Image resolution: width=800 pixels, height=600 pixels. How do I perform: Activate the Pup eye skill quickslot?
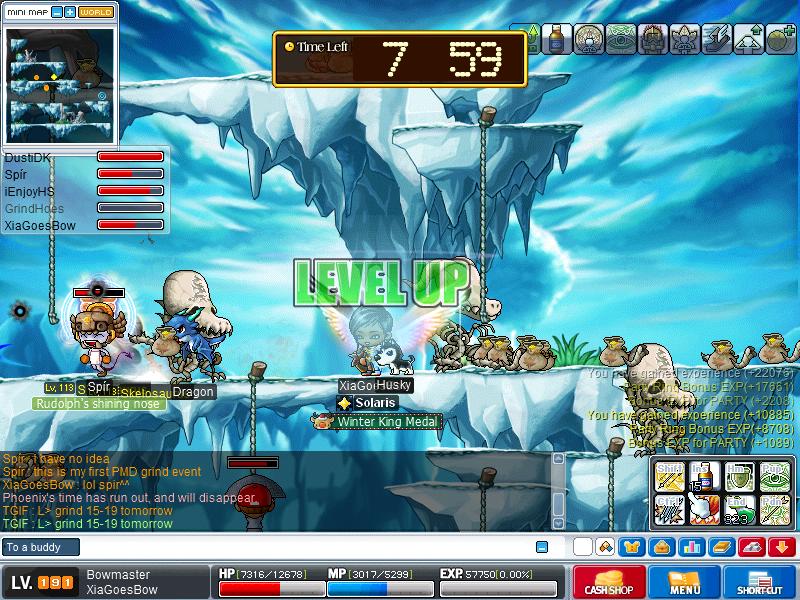[774, 476]
